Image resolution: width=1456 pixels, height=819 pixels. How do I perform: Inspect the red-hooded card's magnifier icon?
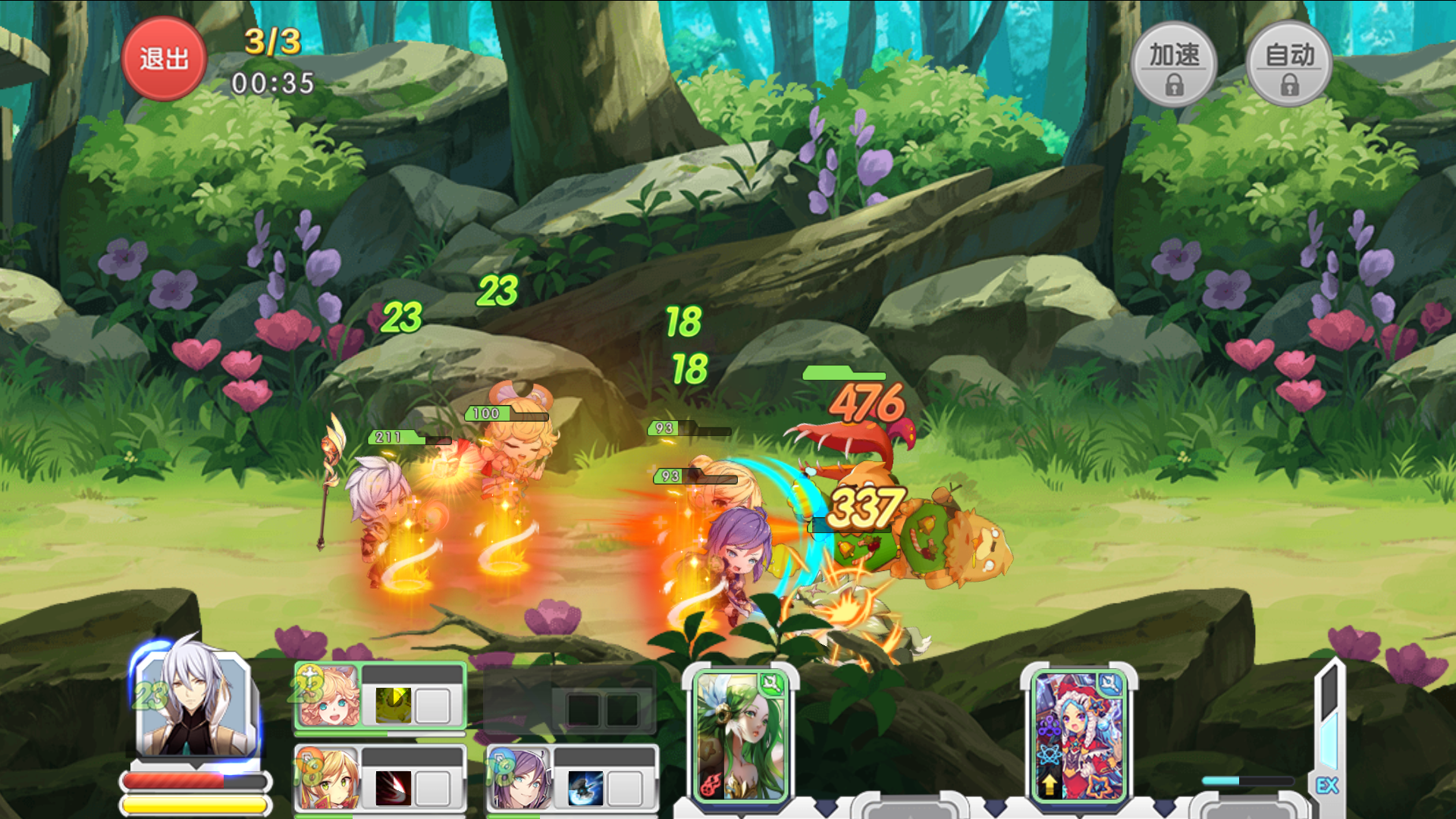pos(1109,683)
